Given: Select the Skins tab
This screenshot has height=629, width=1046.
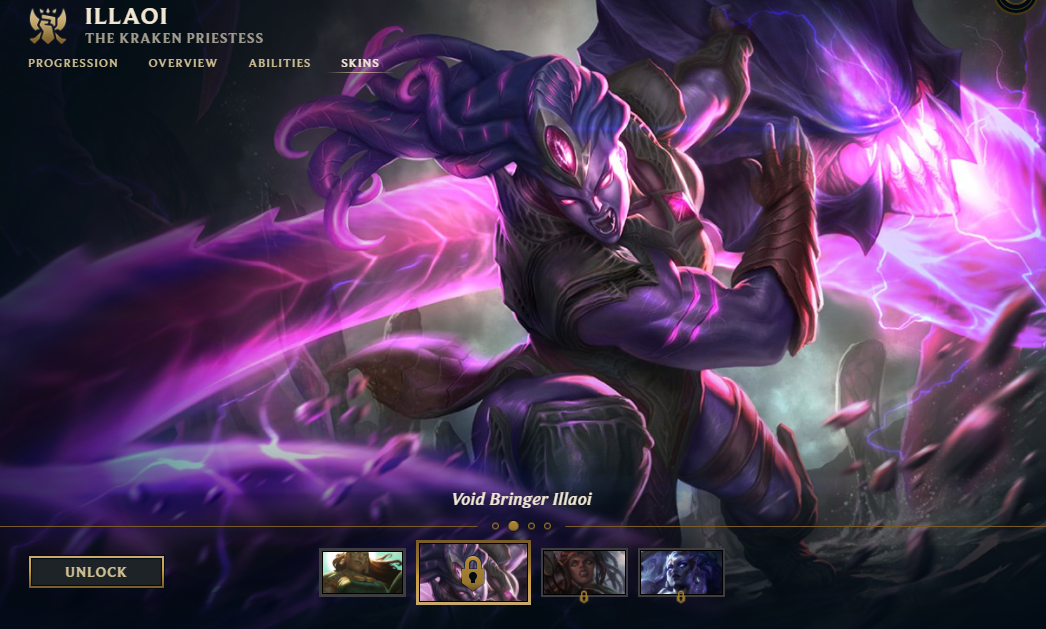Looking at the screenshot, I should click(x=360, y=63).
